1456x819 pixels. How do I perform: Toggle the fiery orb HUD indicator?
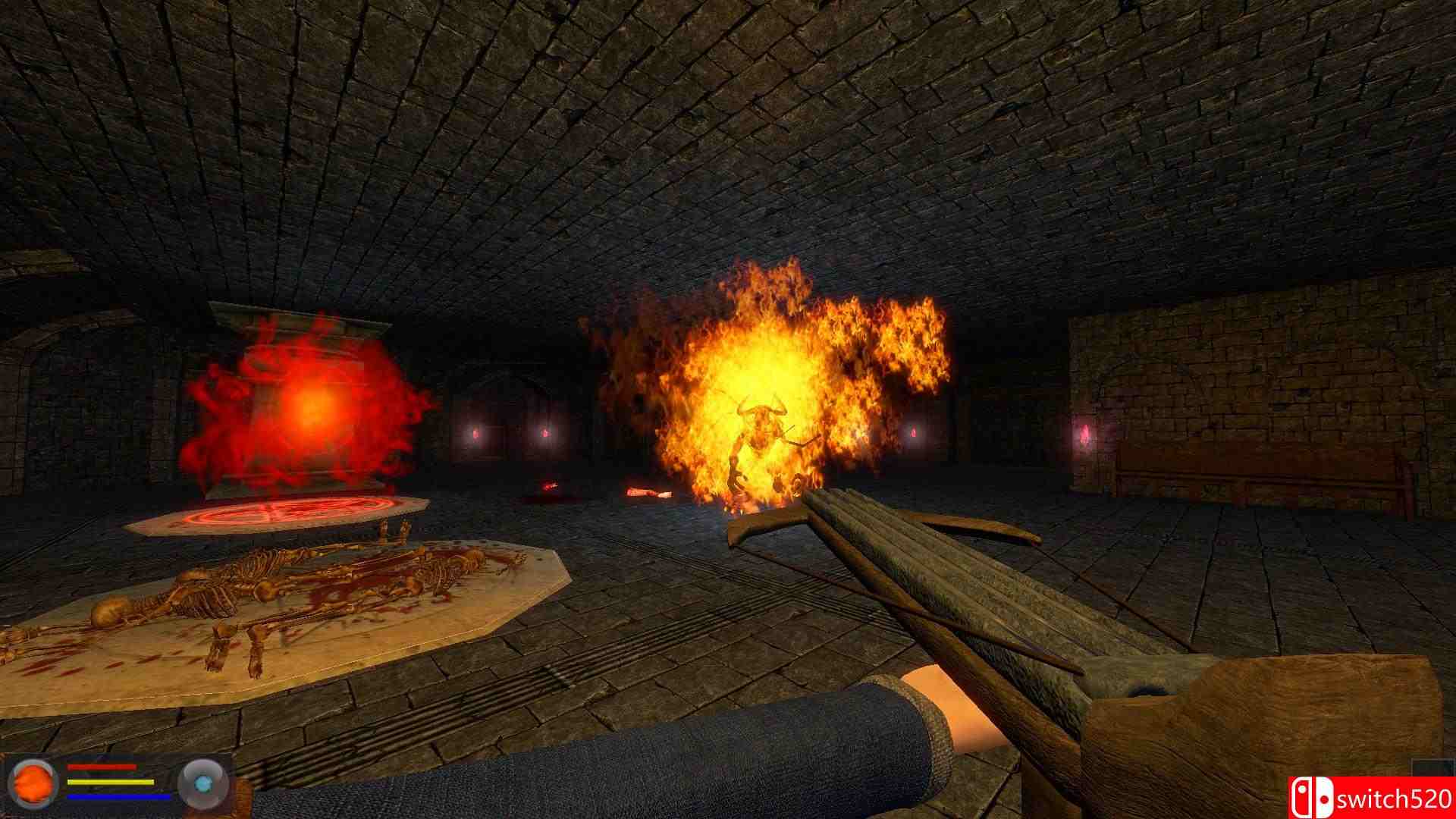pyautogui.click(x=33, y=786)
